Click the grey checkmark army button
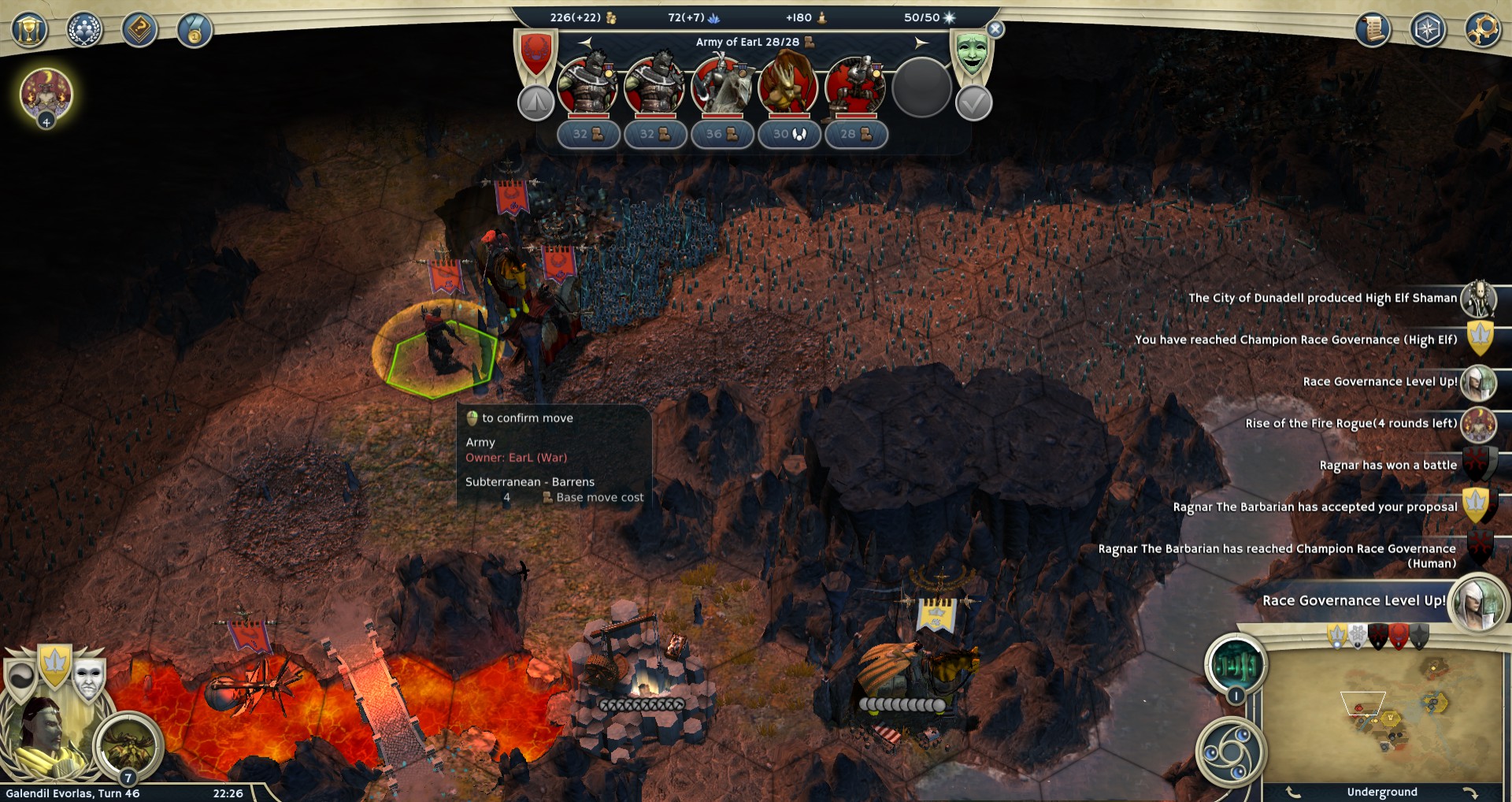The image size is (1512, 802). click(x=973, y=103)
